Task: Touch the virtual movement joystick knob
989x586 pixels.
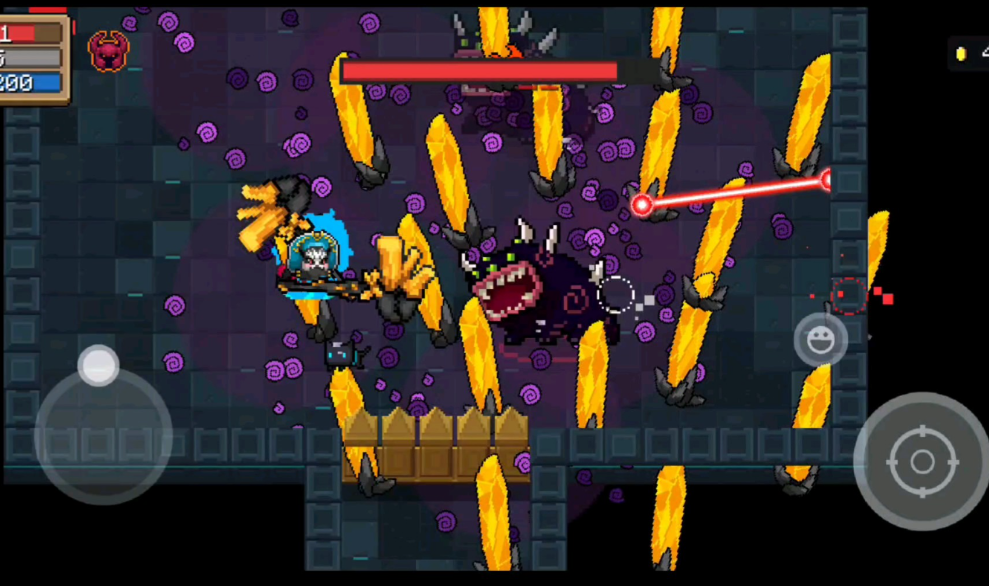Action: (99, 365)
